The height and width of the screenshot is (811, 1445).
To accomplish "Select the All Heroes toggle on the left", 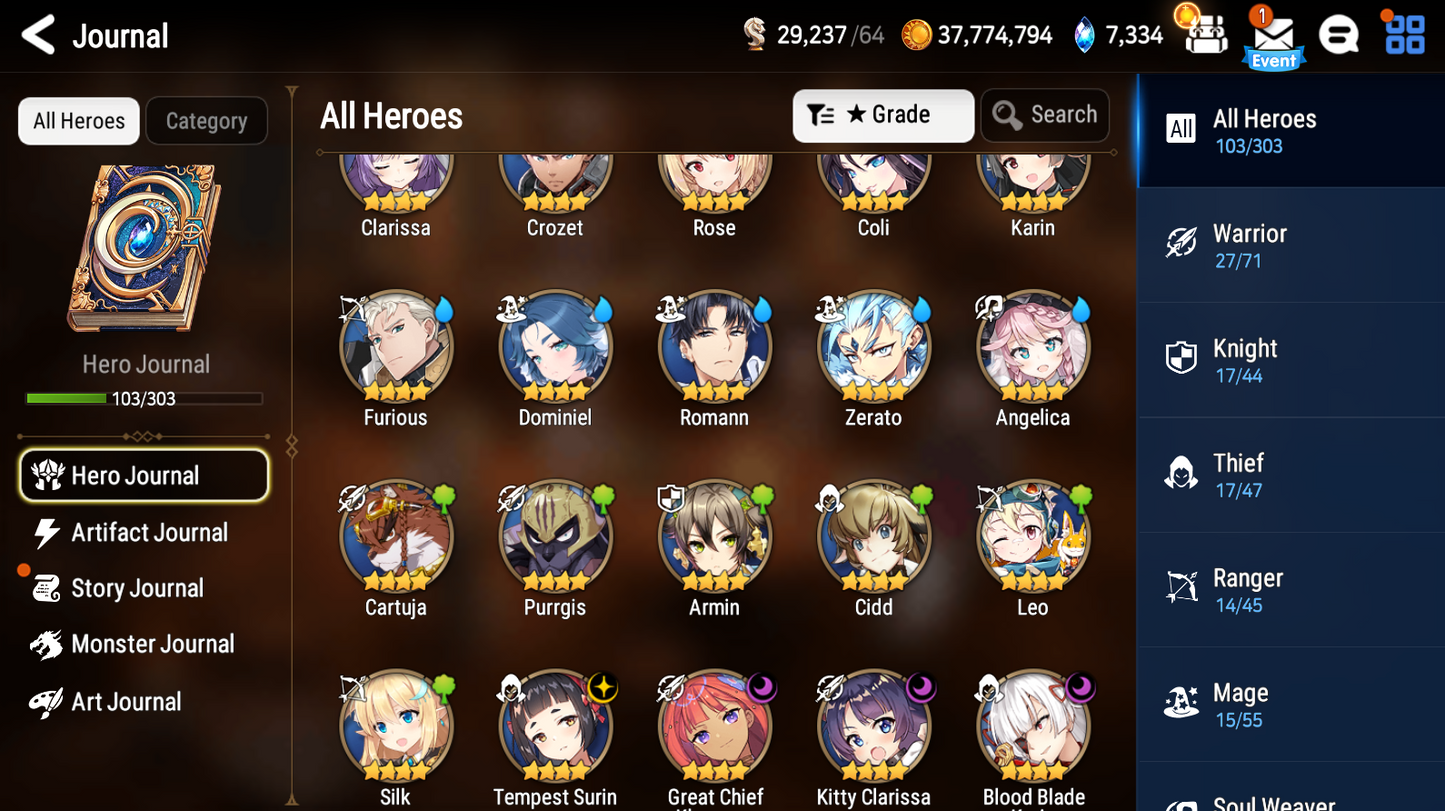I will tap(78, 120).
